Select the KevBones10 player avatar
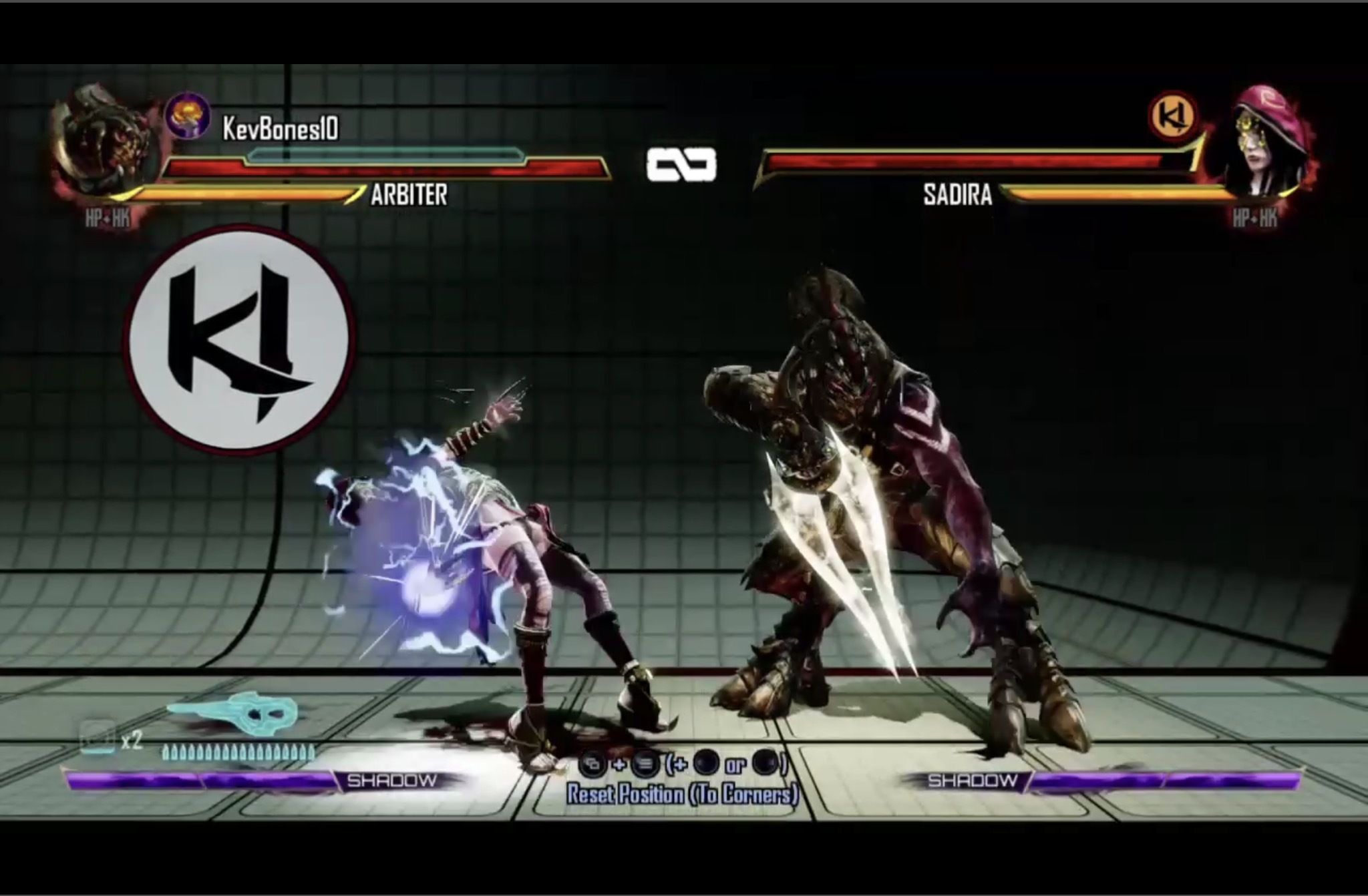 (188, 116)
